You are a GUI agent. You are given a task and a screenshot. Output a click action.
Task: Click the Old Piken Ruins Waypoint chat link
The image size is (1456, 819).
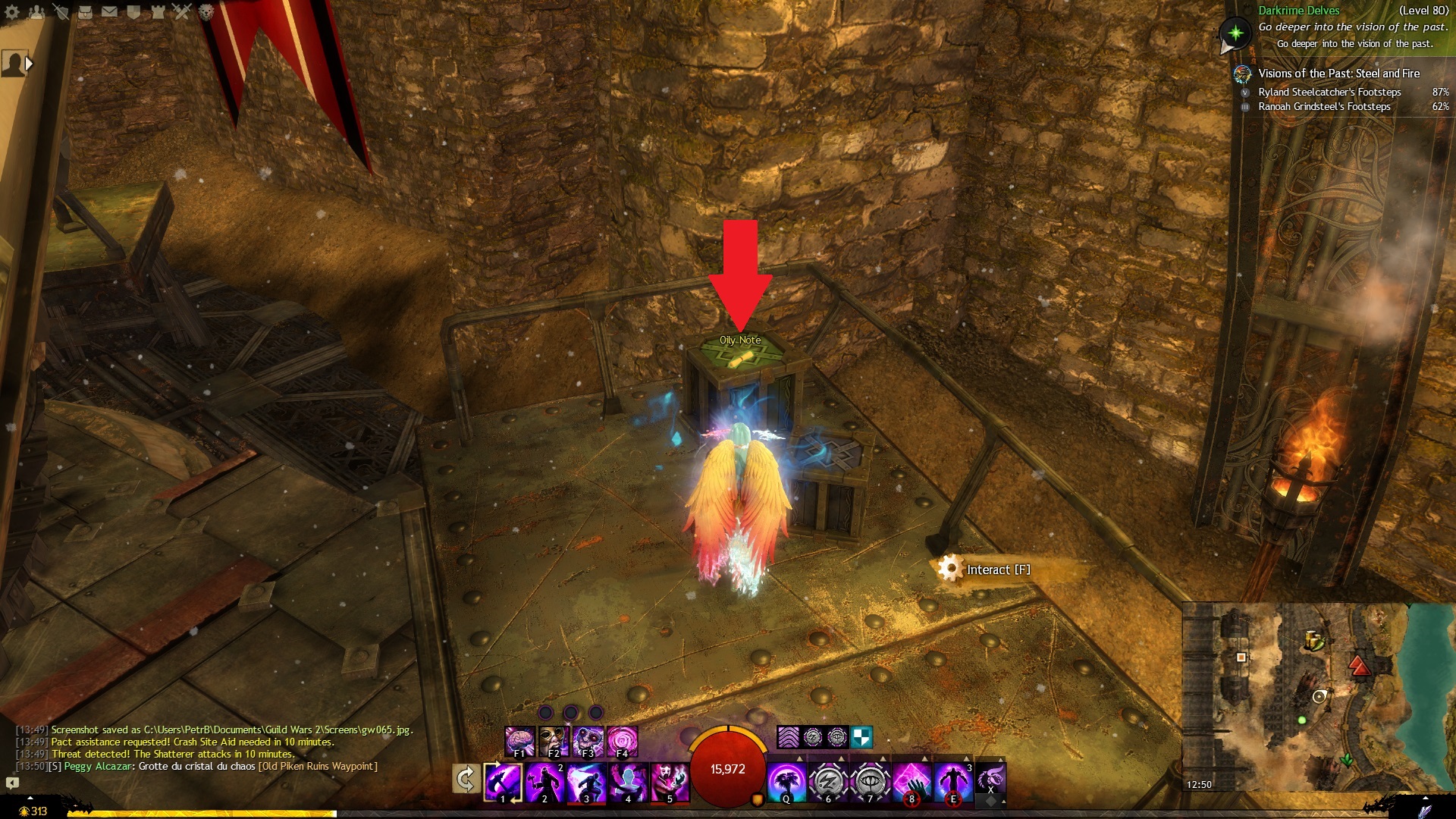click(318, 767)
